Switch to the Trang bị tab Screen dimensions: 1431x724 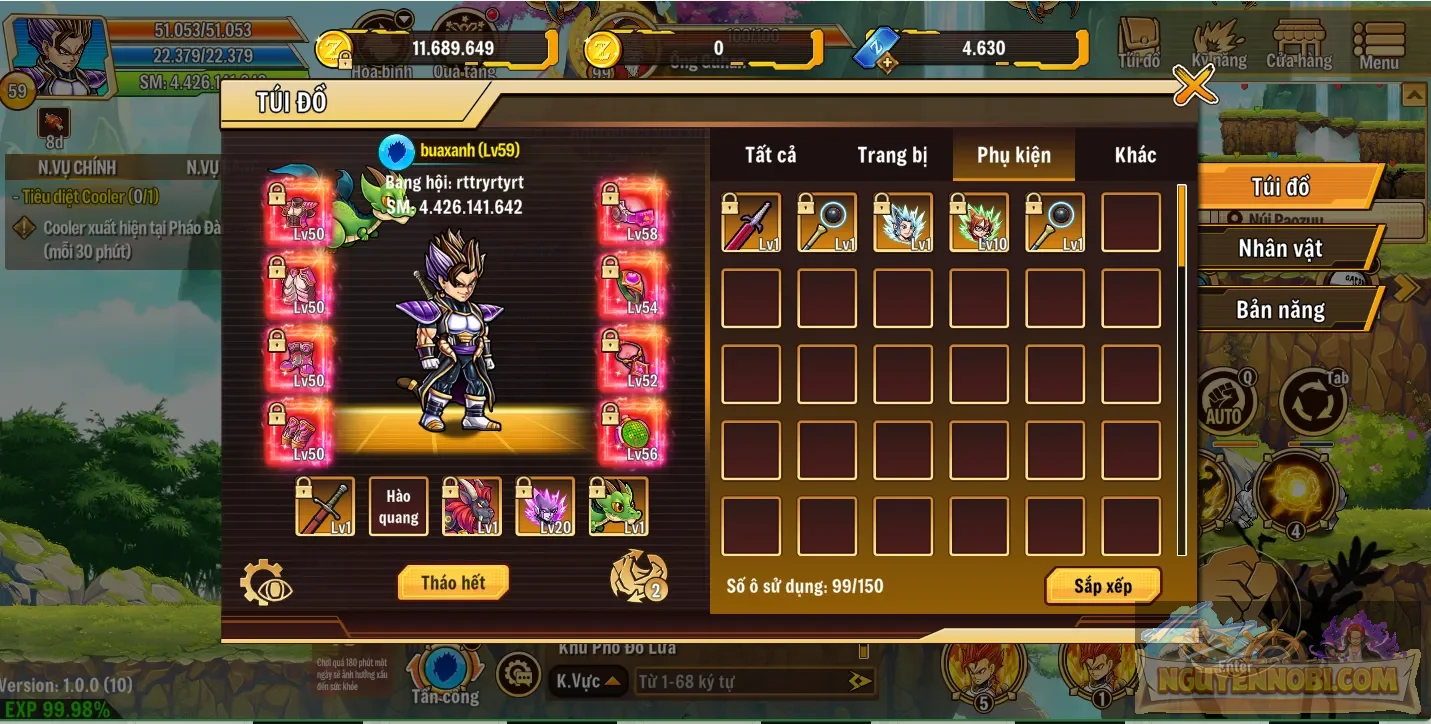[892, 156]
